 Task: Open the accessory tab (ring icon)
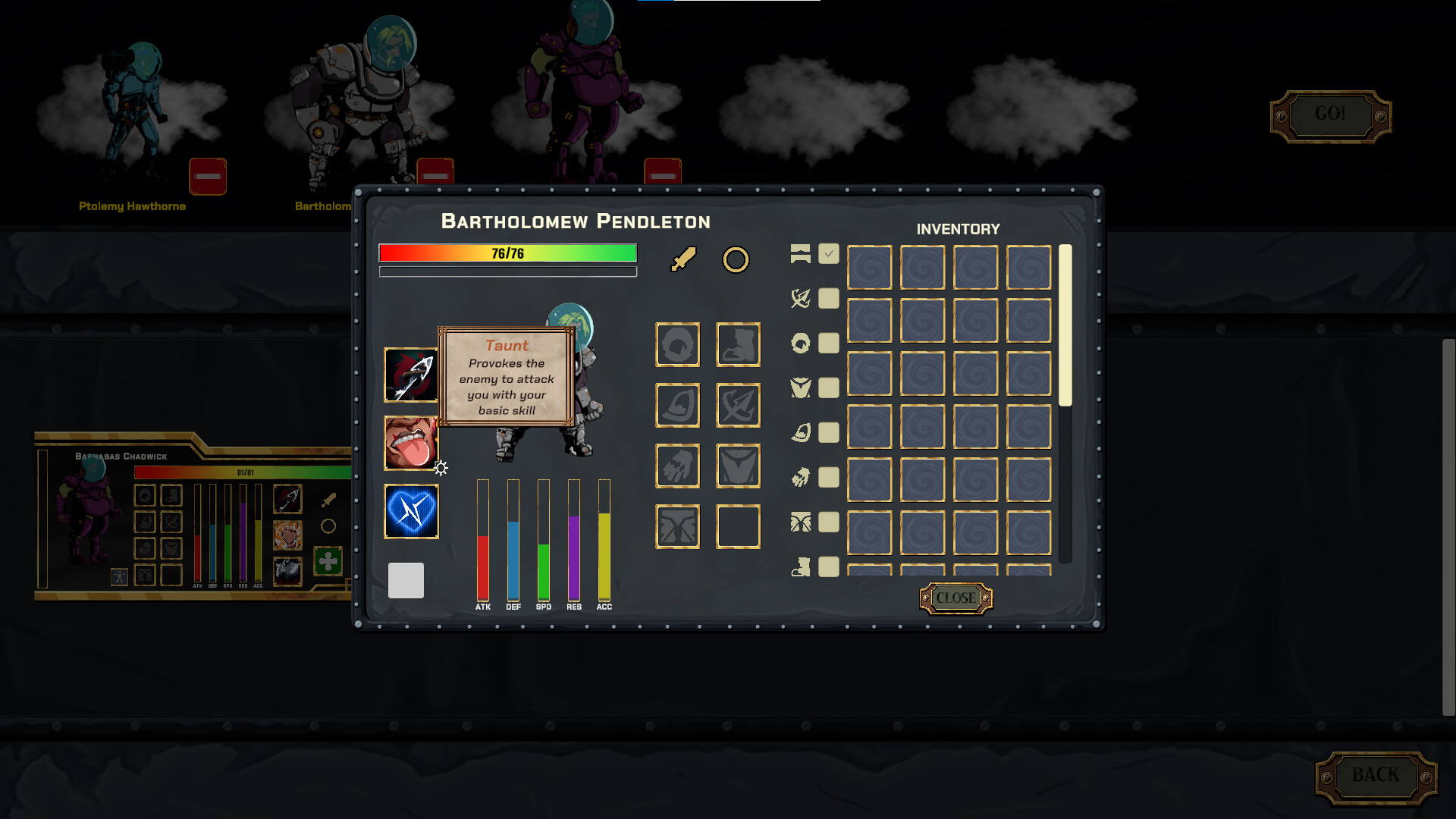coord(736,260)
